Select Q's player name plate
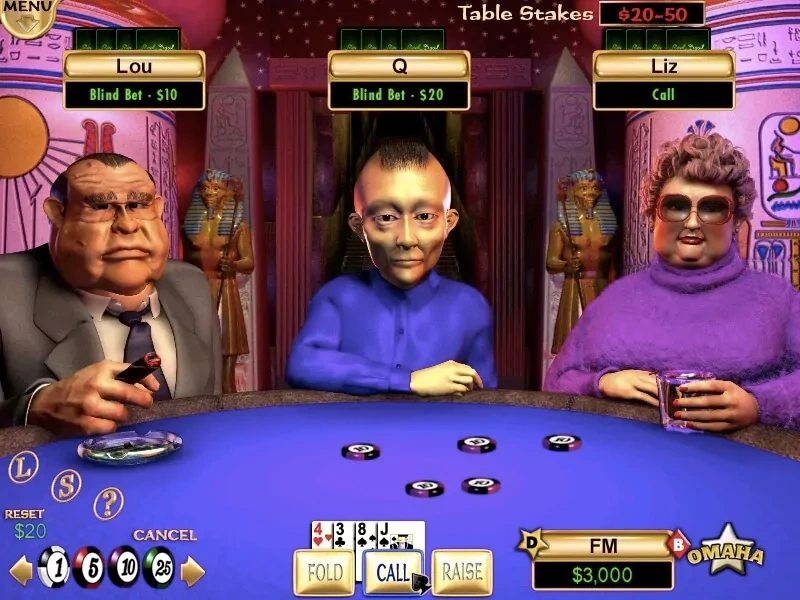 click(x=399, y=67)
